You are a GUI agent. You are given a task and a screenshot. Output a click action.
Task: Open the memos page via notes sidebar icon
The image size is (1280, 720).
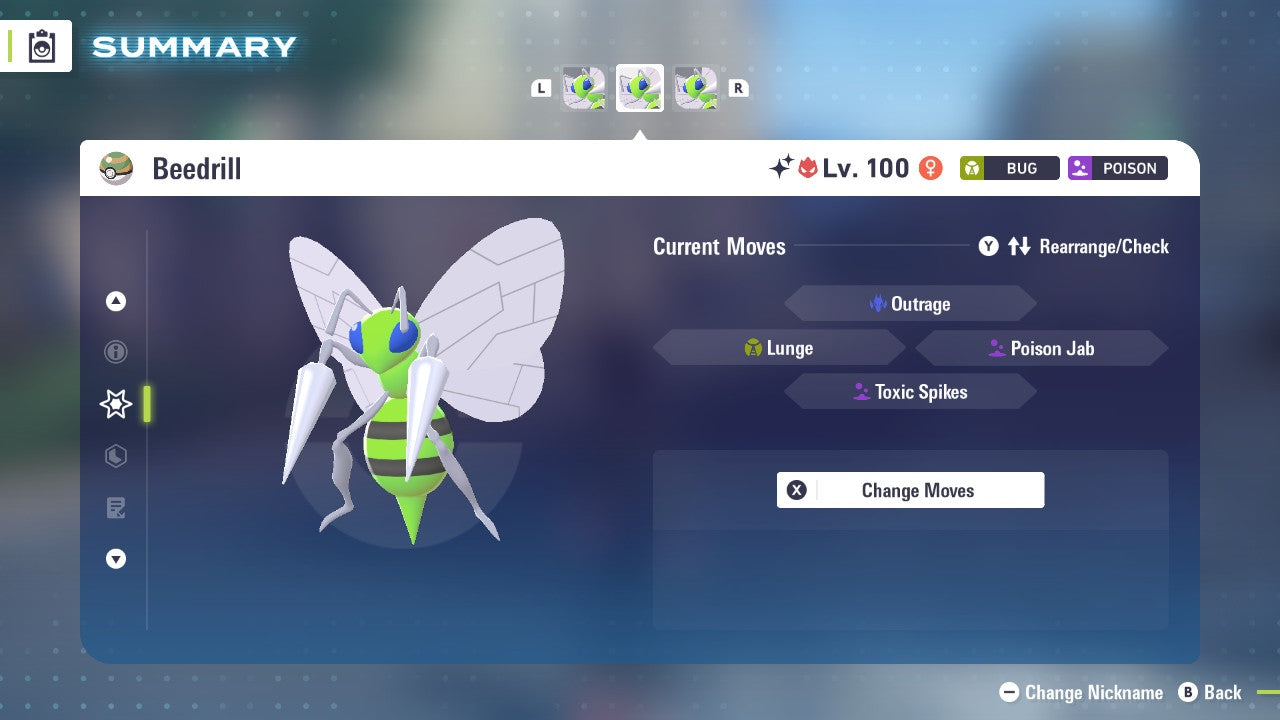pos(115,508)
